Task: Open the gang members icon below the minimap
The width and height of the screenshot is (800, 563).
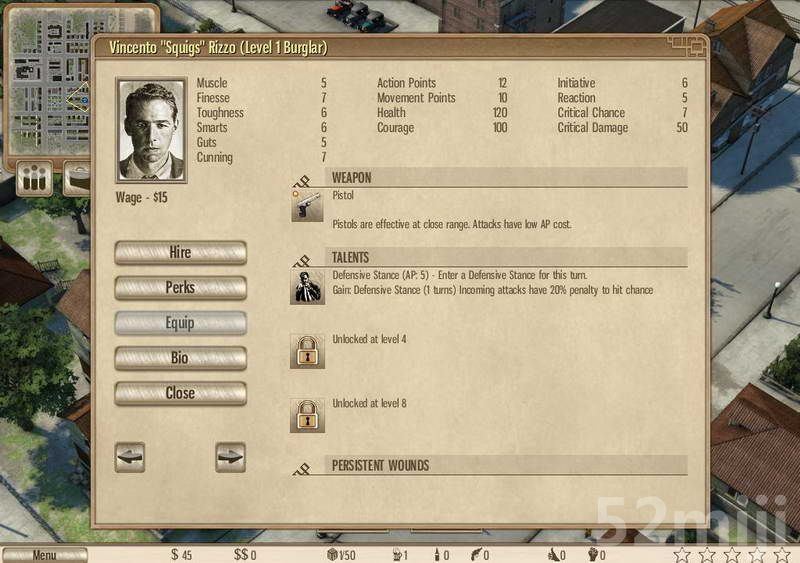Action: [x=35, y=179]
